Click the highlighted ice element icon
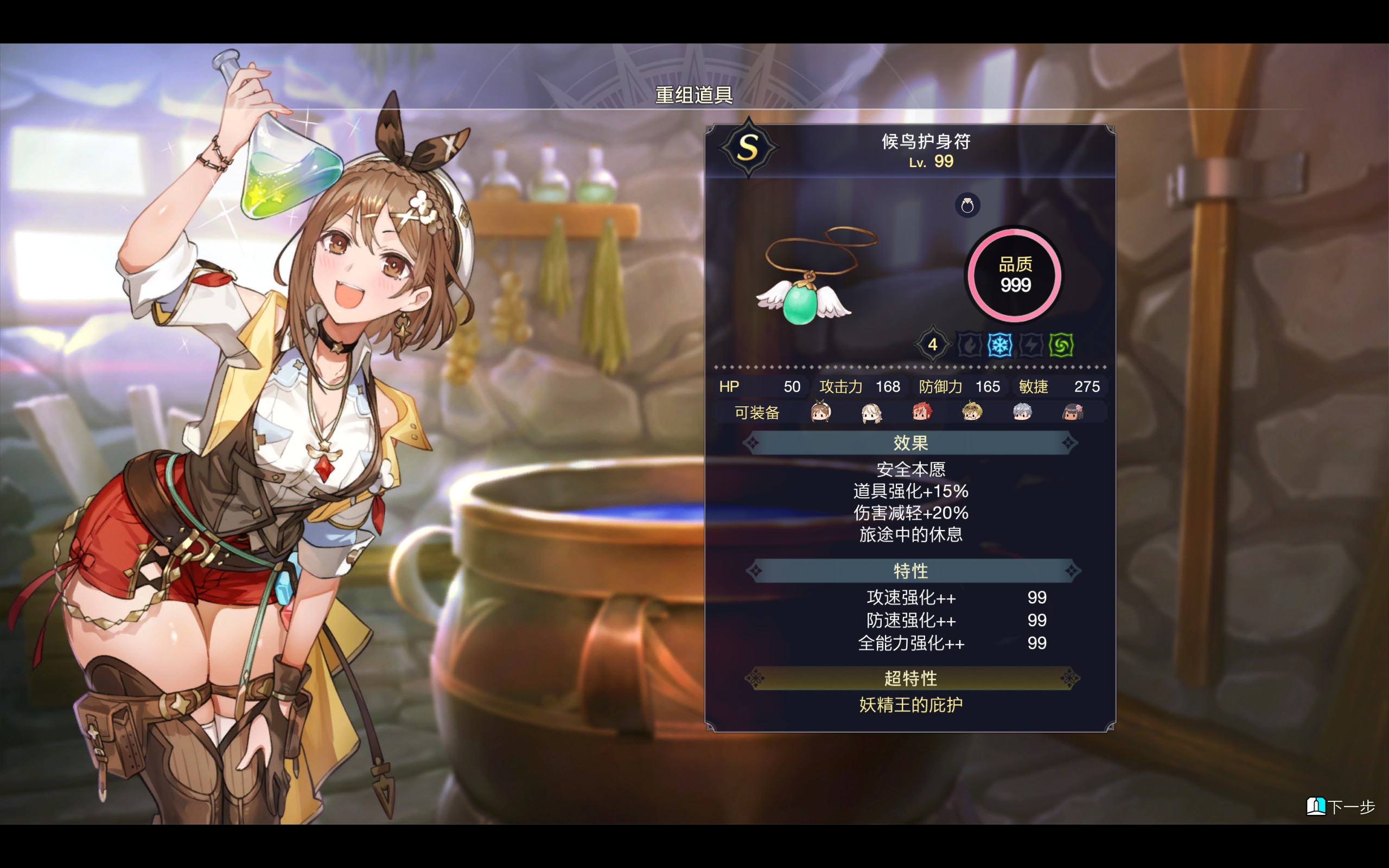The image size is (1389, 868). [x=1000, y=346]
